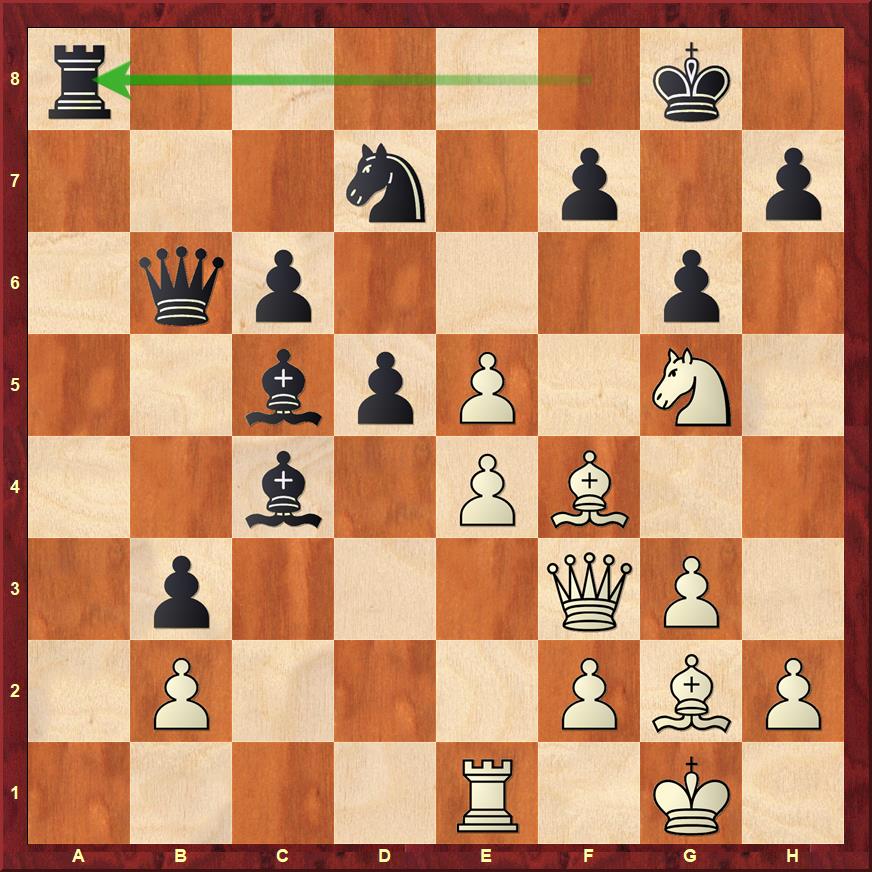Image resolution: width=872 pixels, height=872 pixels.
Task: Select the white pawn on b2
Action: point(181,692)
